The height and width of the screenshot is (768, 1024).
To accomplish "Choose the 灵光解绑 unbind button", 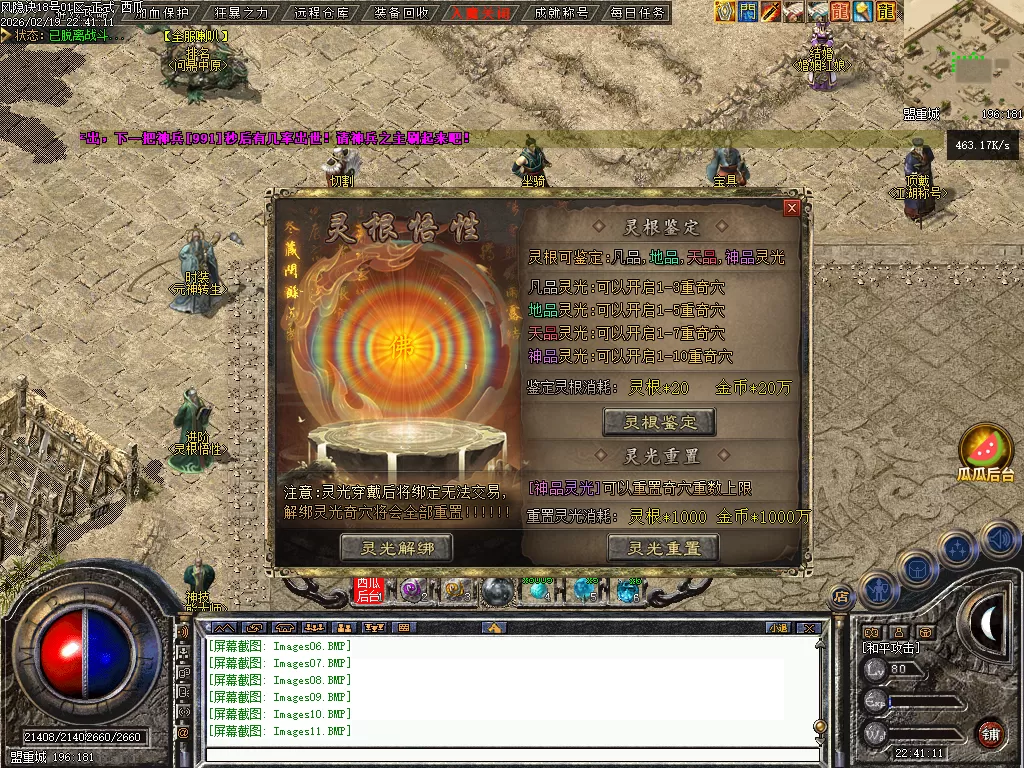I will click(x=395, y=548).
